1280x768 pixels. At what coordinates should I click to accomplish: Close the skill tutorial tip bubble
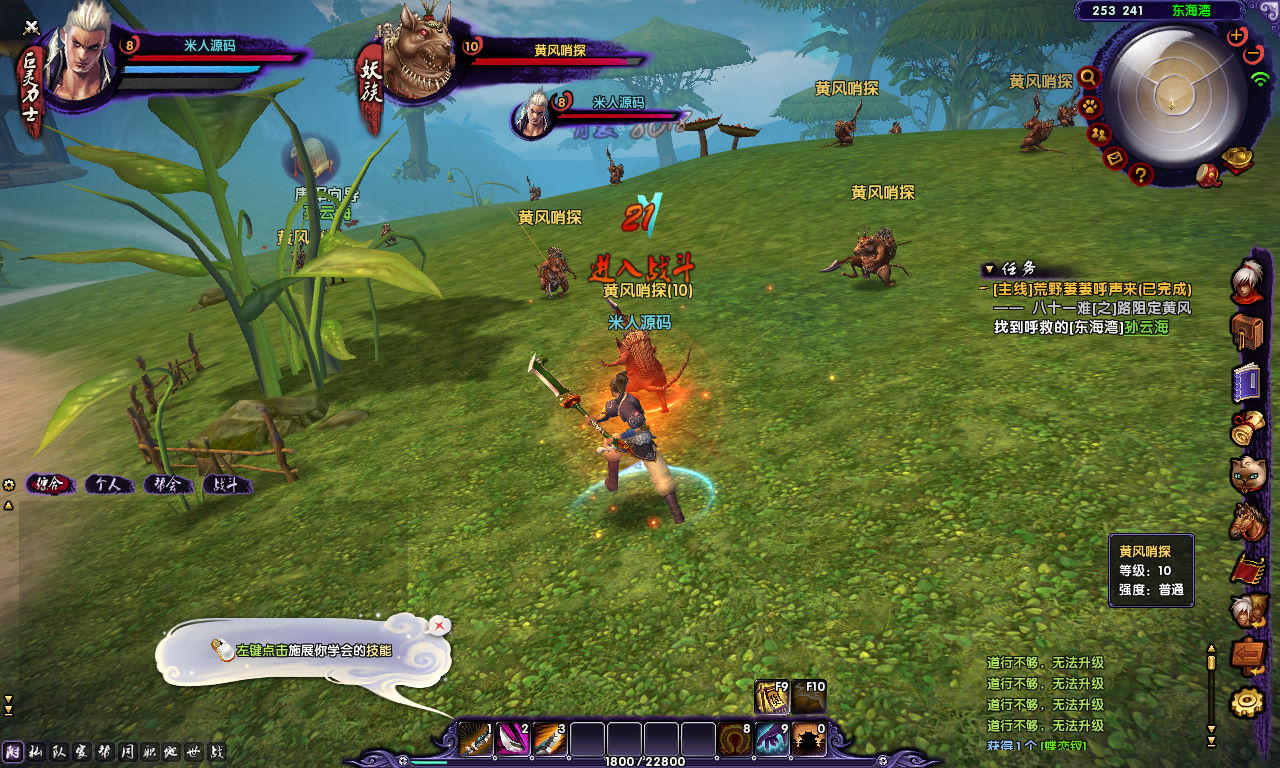(x=439, y=626)
